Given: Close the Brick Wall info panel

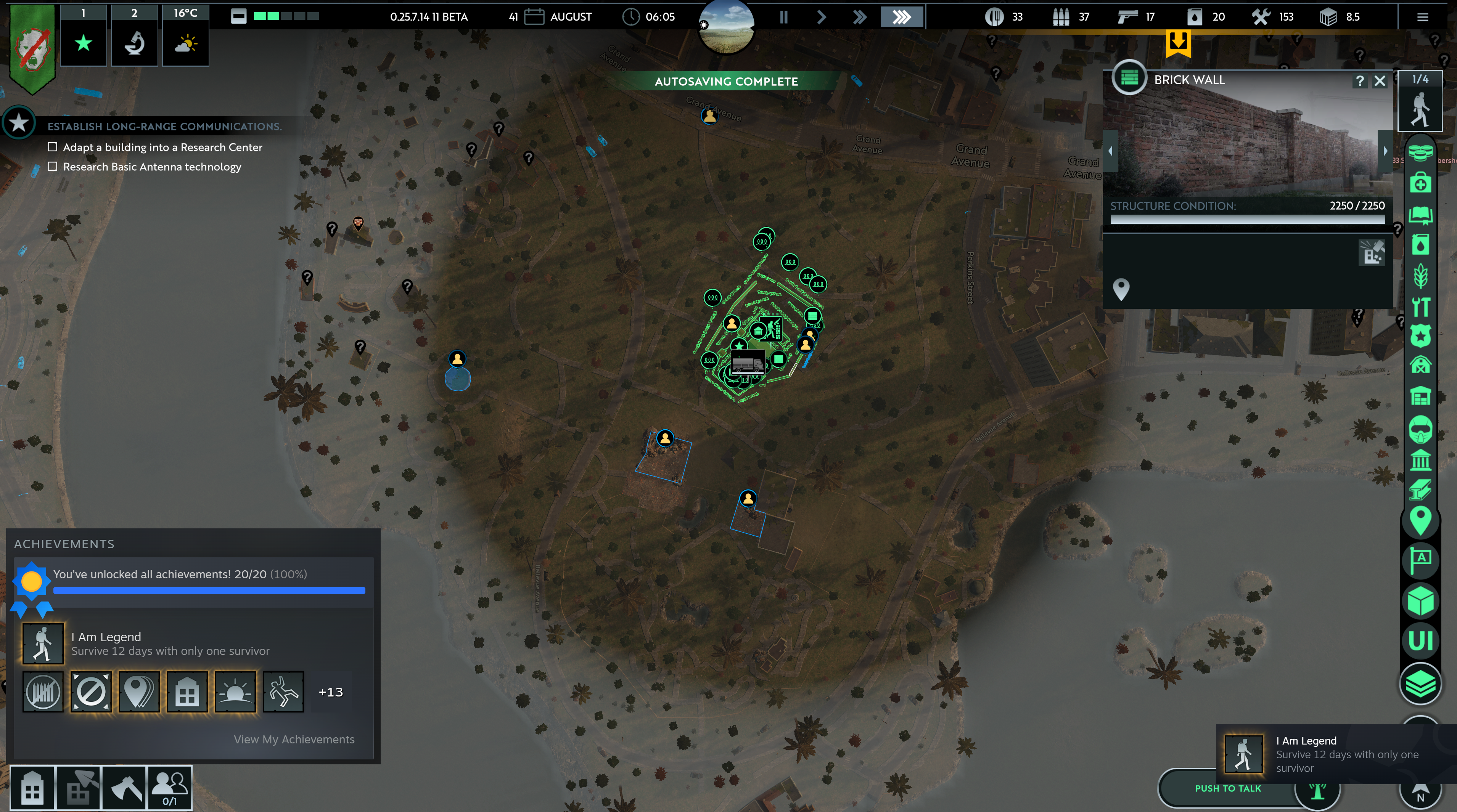Looking at the screenshot, I should 1380,81.
